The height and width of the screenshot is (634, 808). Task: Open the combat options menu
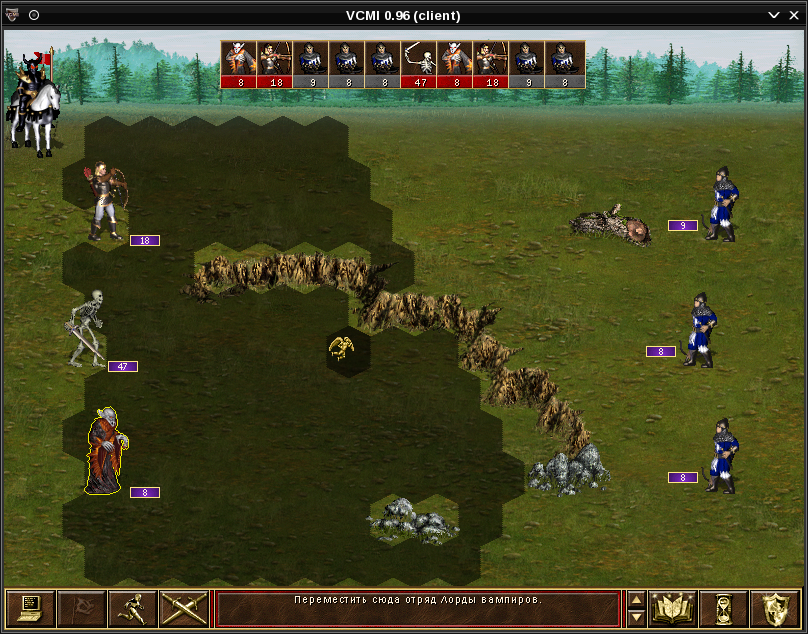30,607
